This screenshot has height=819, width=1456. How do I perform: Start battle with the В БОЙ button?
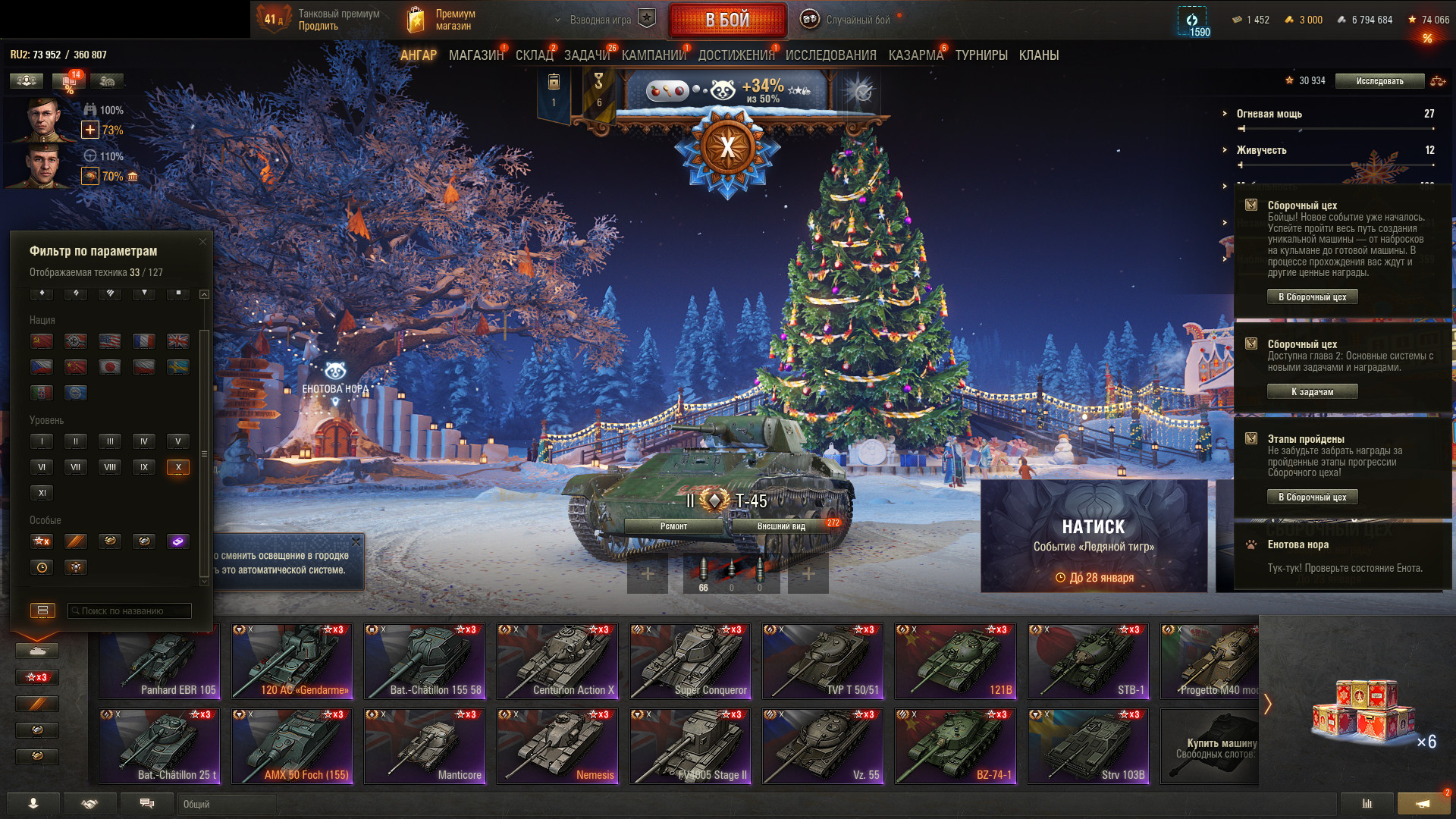click(x=726, y=20)
